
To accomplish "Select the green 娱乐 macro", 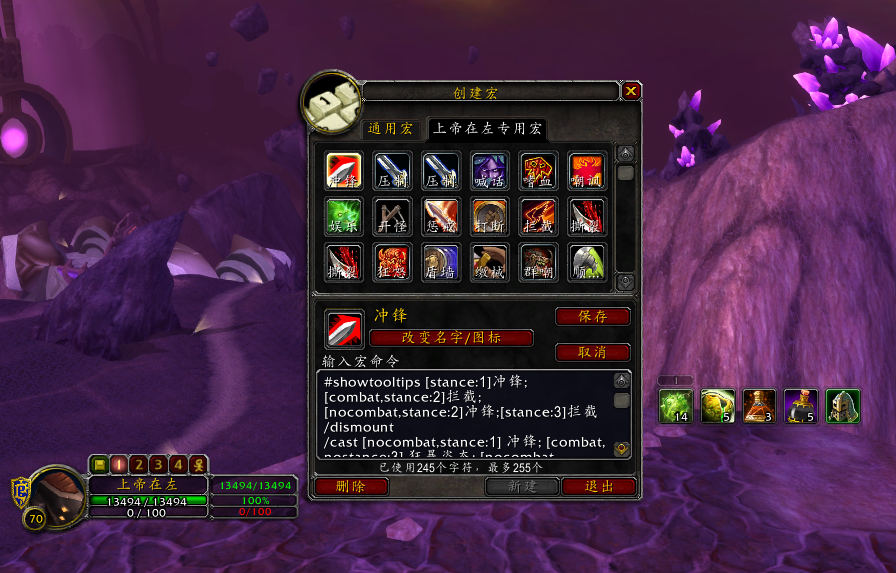I will pyautogui.click(x=344, y=217).
